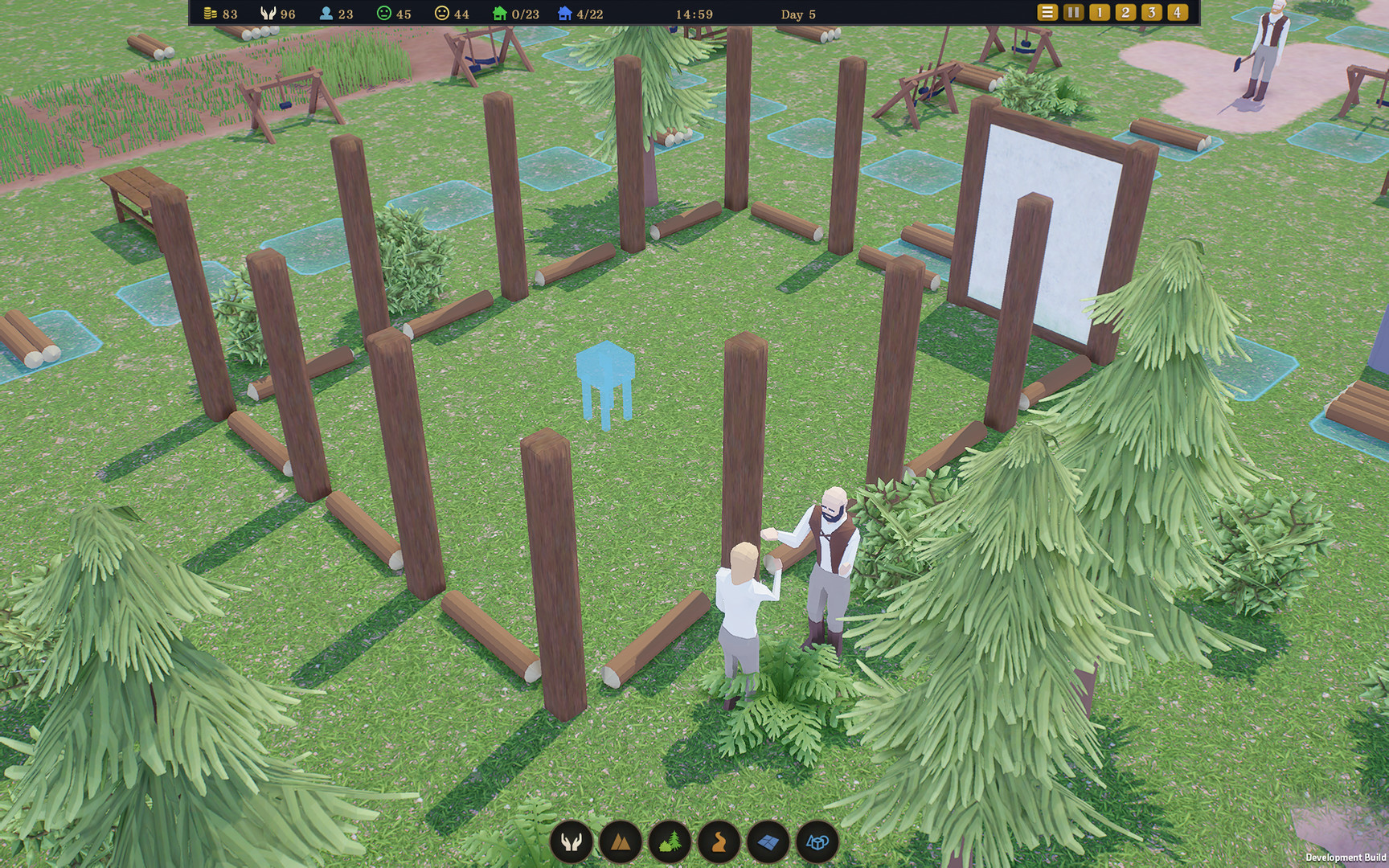This screenshot has height=868, width=1389.
Task: Click the Day 5 label
Action: point(797,14)
